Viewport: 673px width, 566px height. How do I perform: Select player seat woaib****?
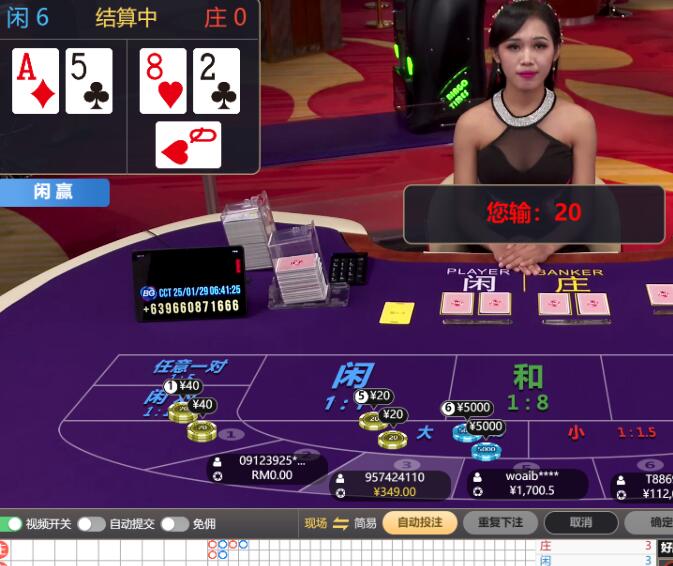(530, 483)
